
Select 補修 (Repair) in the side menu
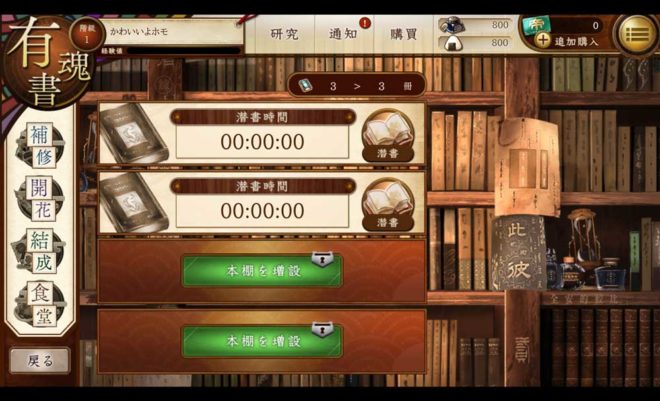coord(39,144)
